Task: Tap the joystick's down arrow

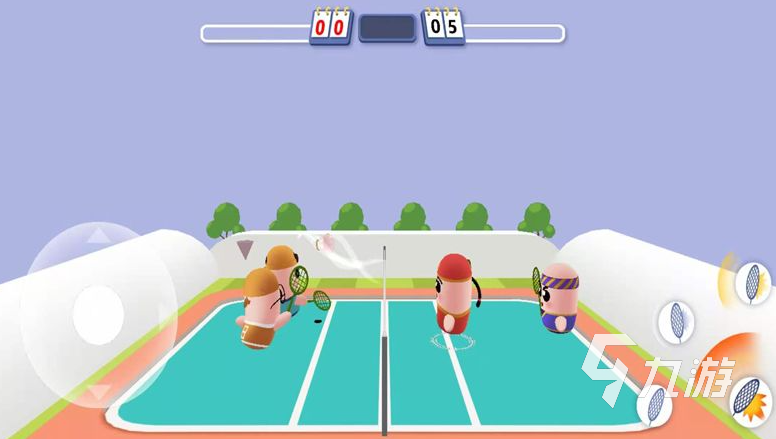Action: pos(99,392)
